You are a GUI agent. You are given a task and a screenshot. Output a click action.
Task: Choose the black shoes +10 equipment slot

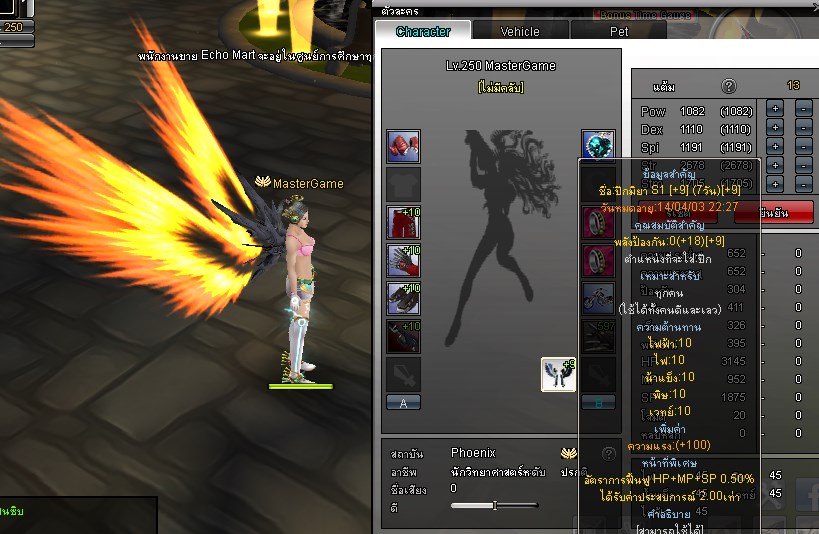(403, 298)
